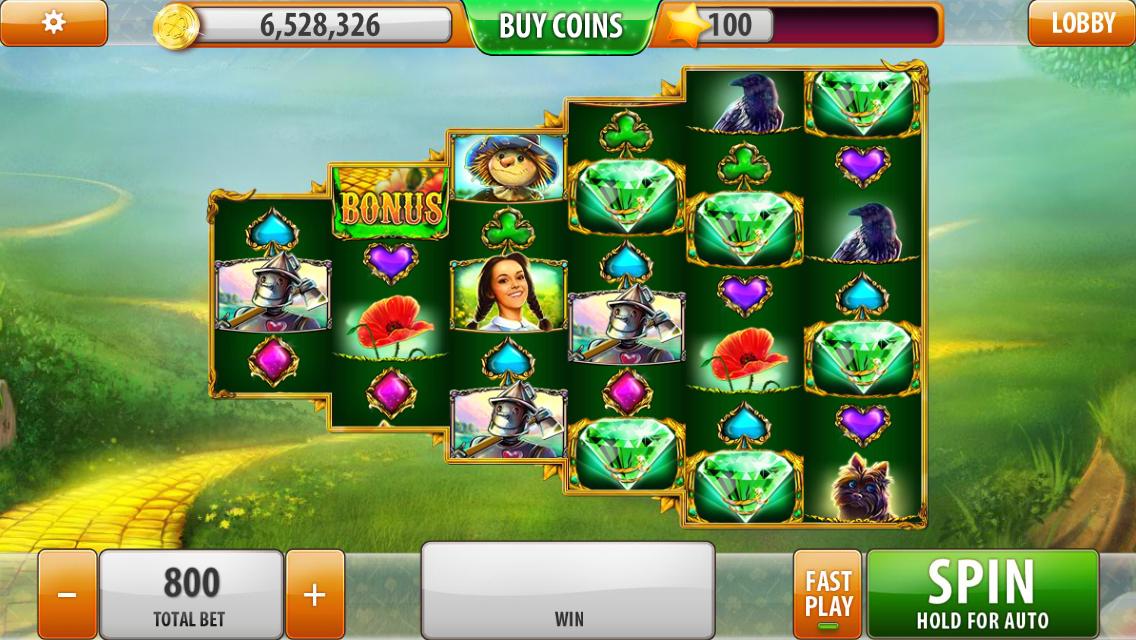Open the gear settings menu
This screenshot has height=640, width=1136.
coord(53,23)
